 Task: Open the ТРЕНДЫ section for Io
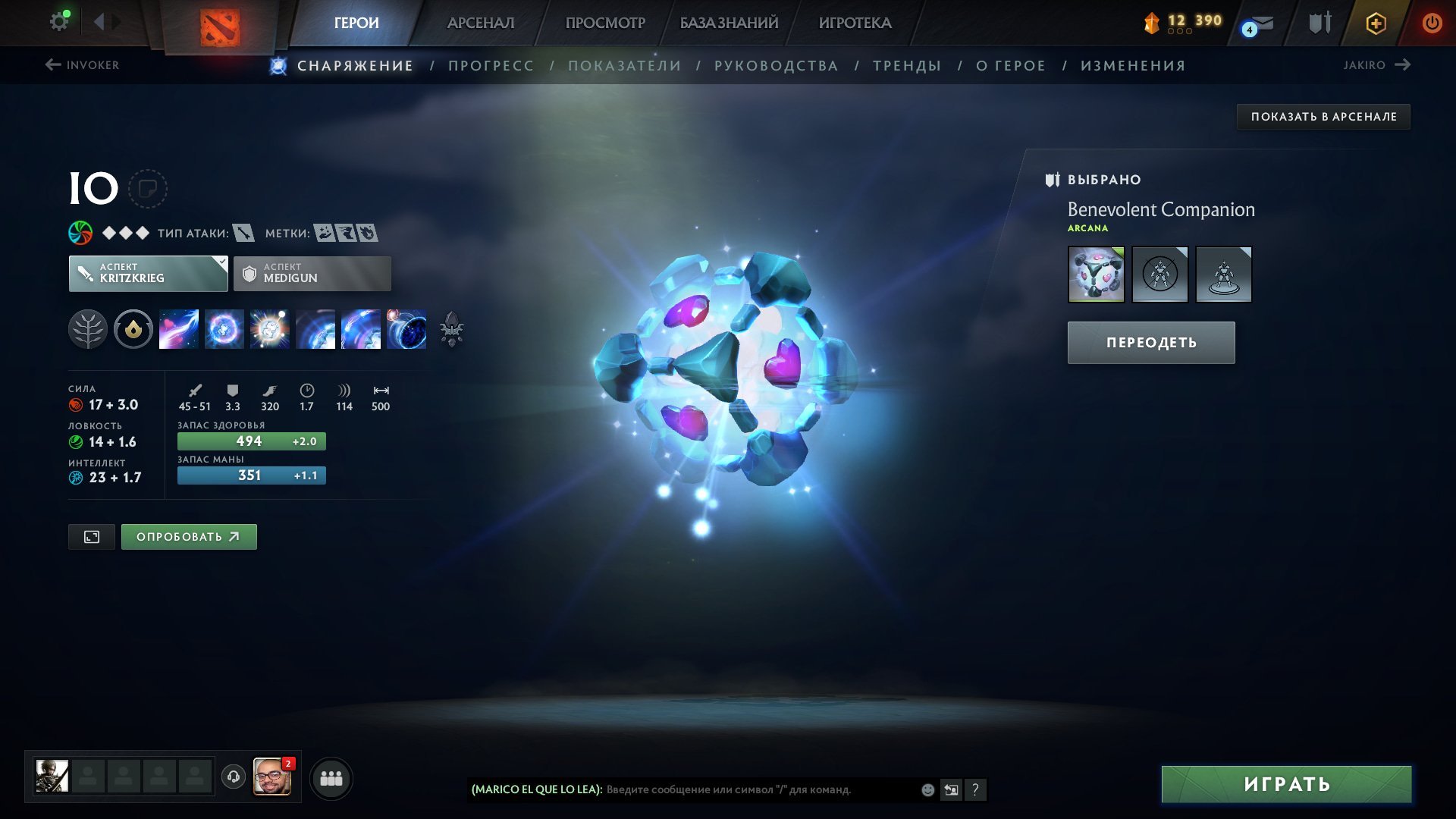907,65
